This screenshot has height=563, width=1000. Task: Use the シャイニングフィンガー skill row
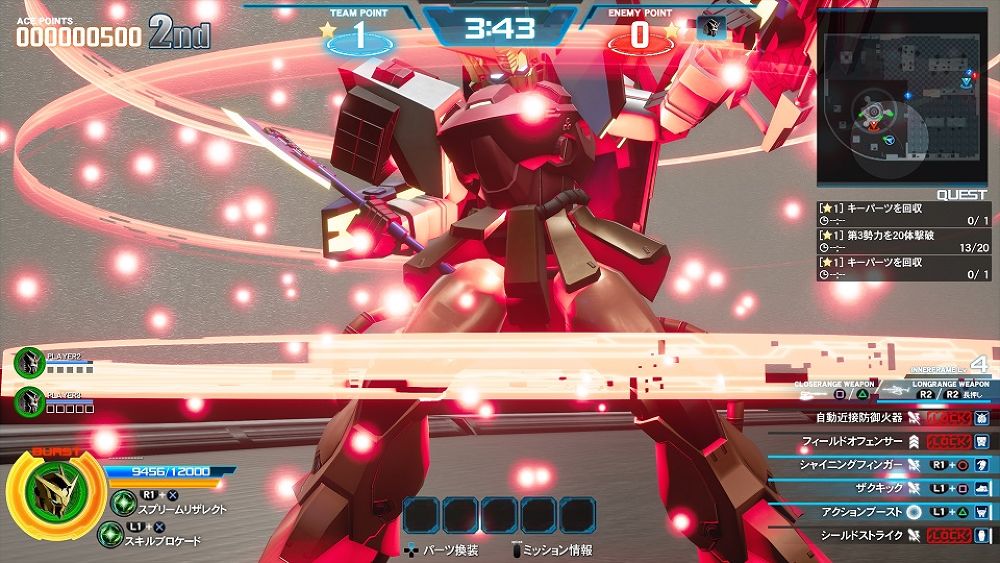880,465
